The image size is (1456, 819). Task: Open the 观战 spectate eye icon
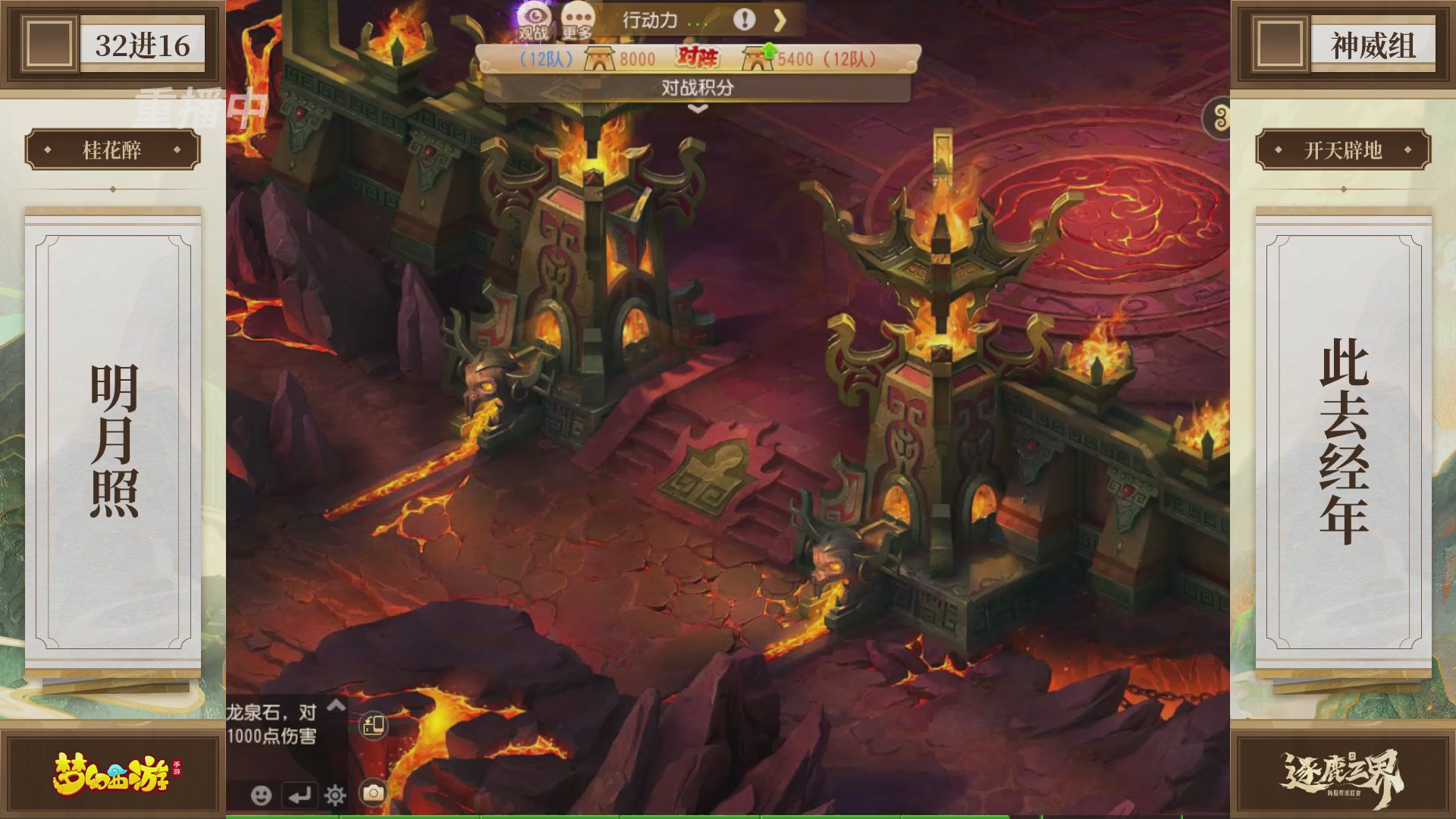coord(534,19)
